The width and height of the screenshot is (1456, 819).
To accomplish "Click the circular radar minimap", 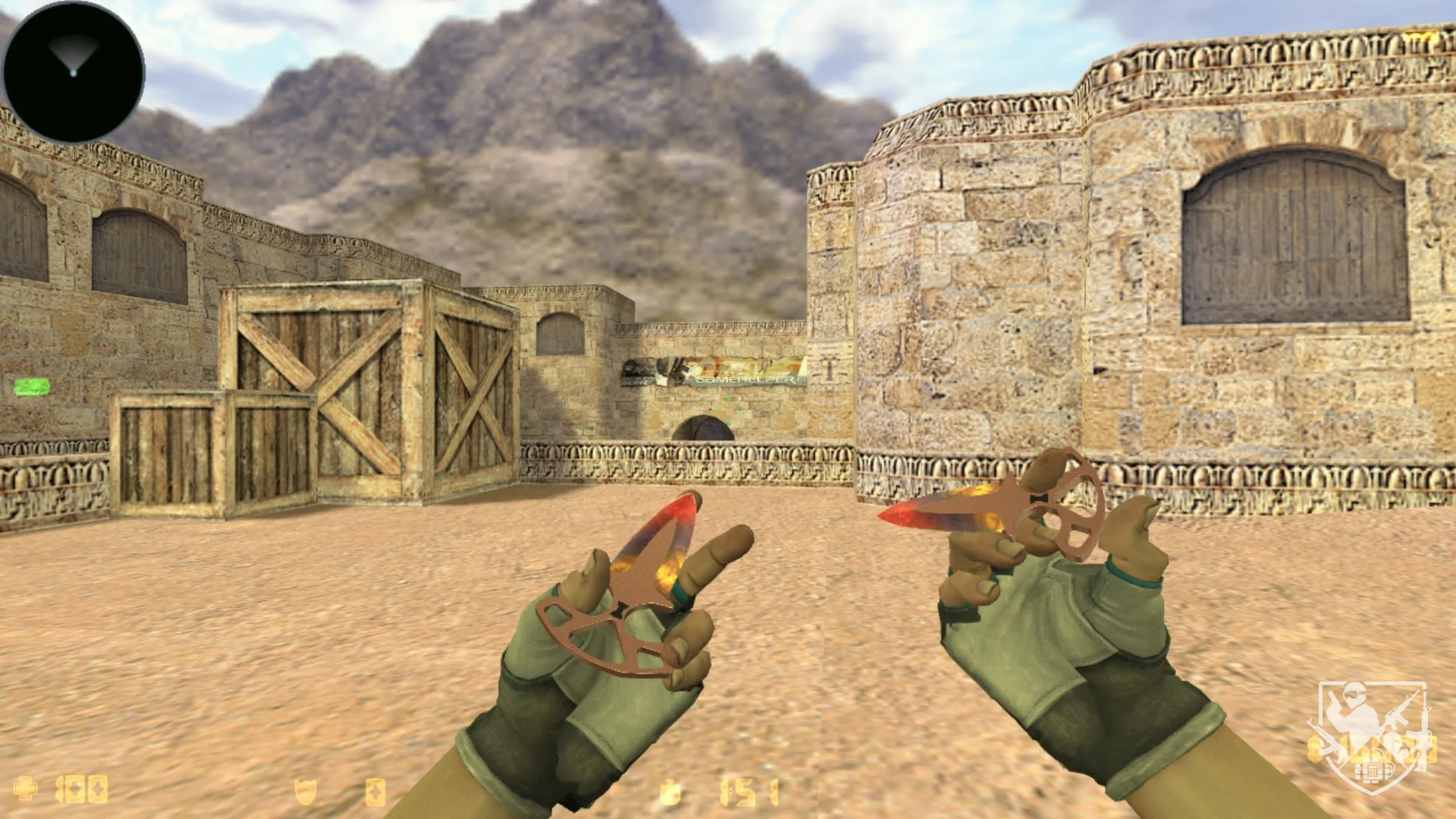I will [74, 72].
